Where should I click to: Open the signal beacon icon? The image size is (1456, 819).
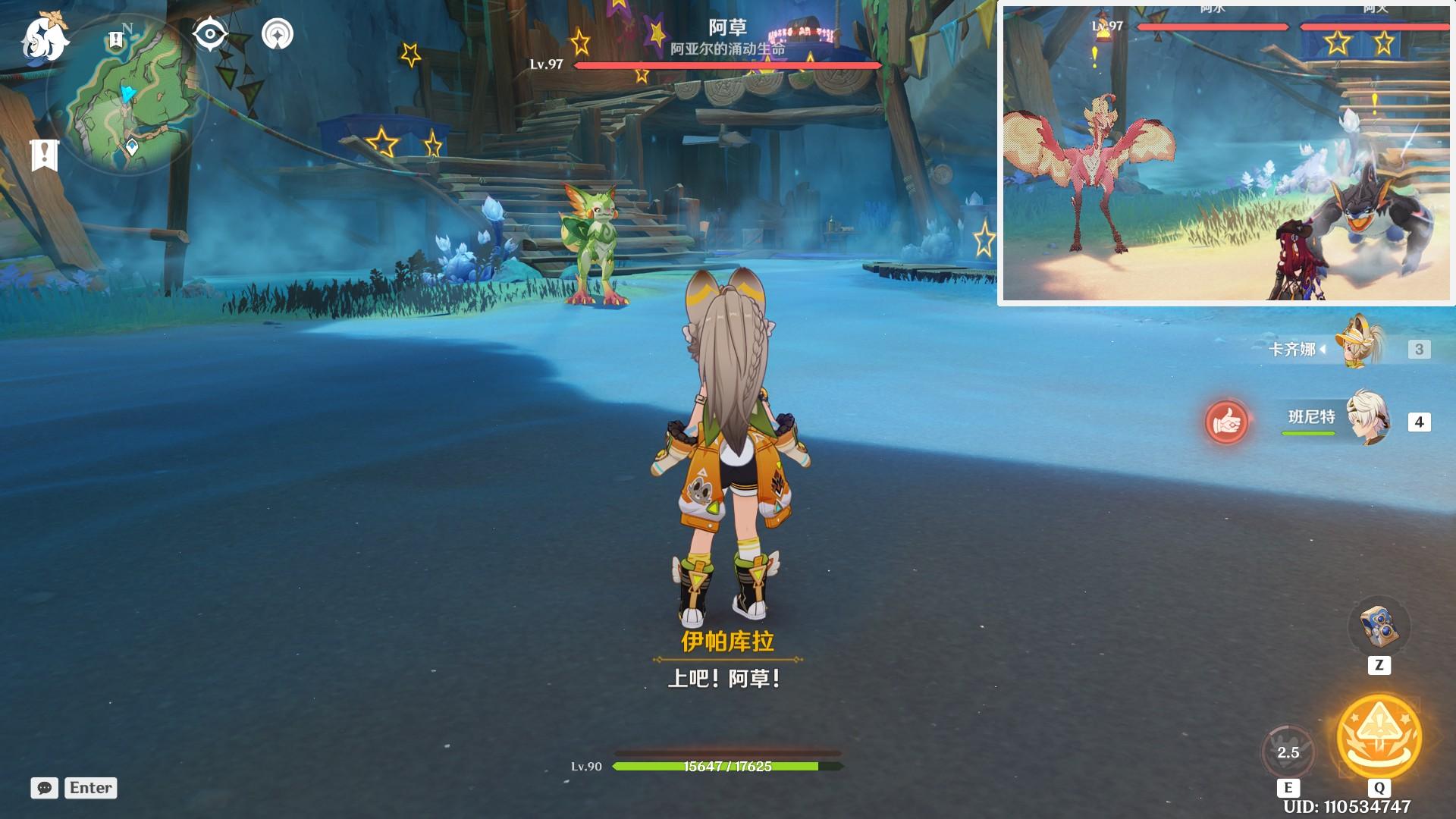click(x=278, y=34)
